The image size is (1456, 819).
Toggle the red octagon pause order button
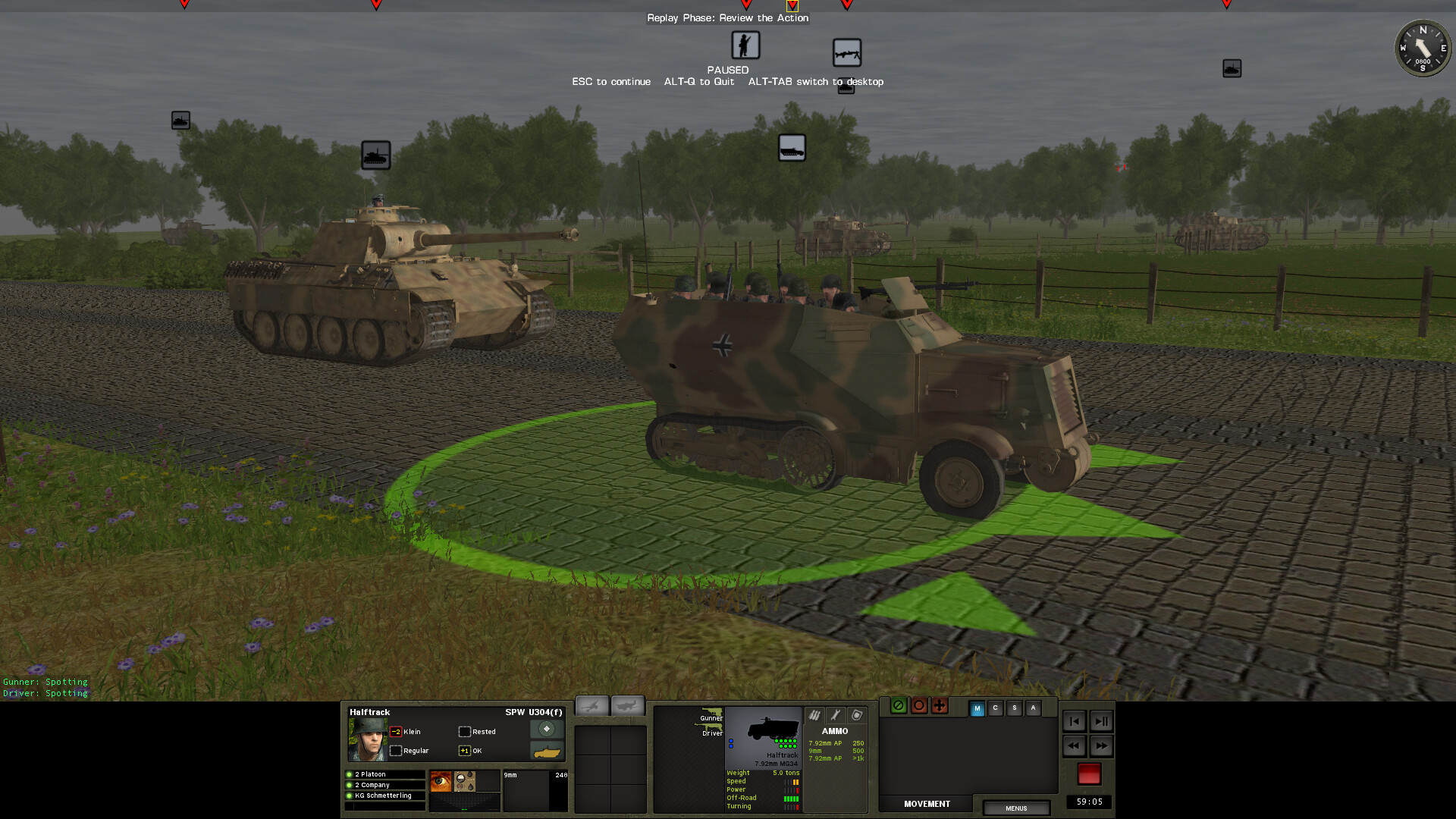click(918, 706)
